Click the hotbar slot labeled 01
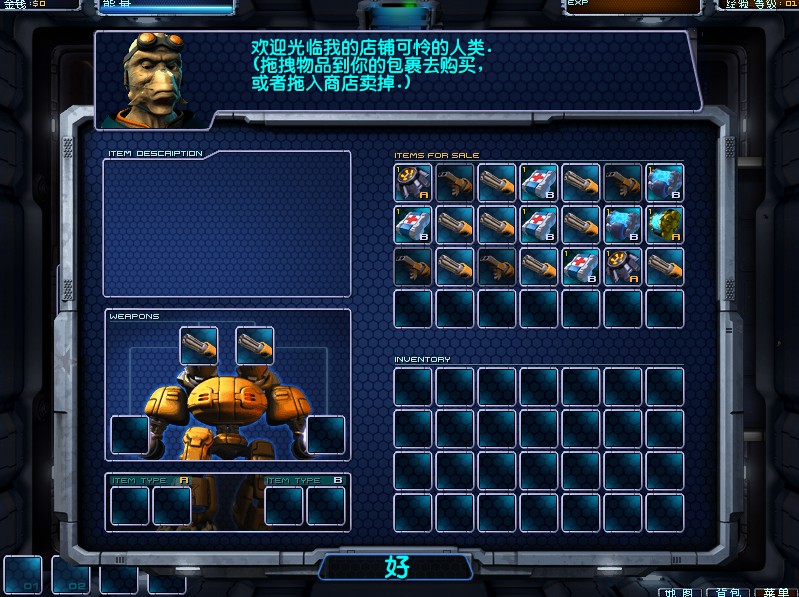799x597 pixels. pos(23,575)
